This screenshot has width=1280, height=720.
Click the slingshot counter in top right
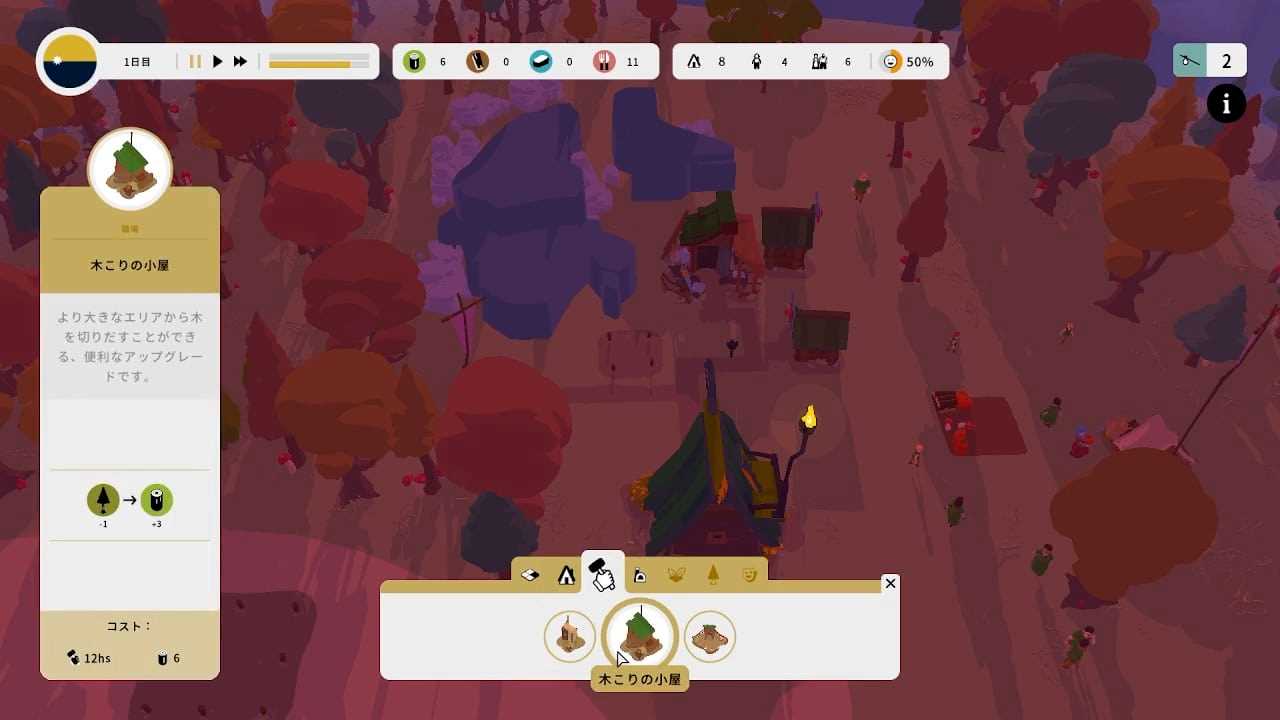[1209, 62]
